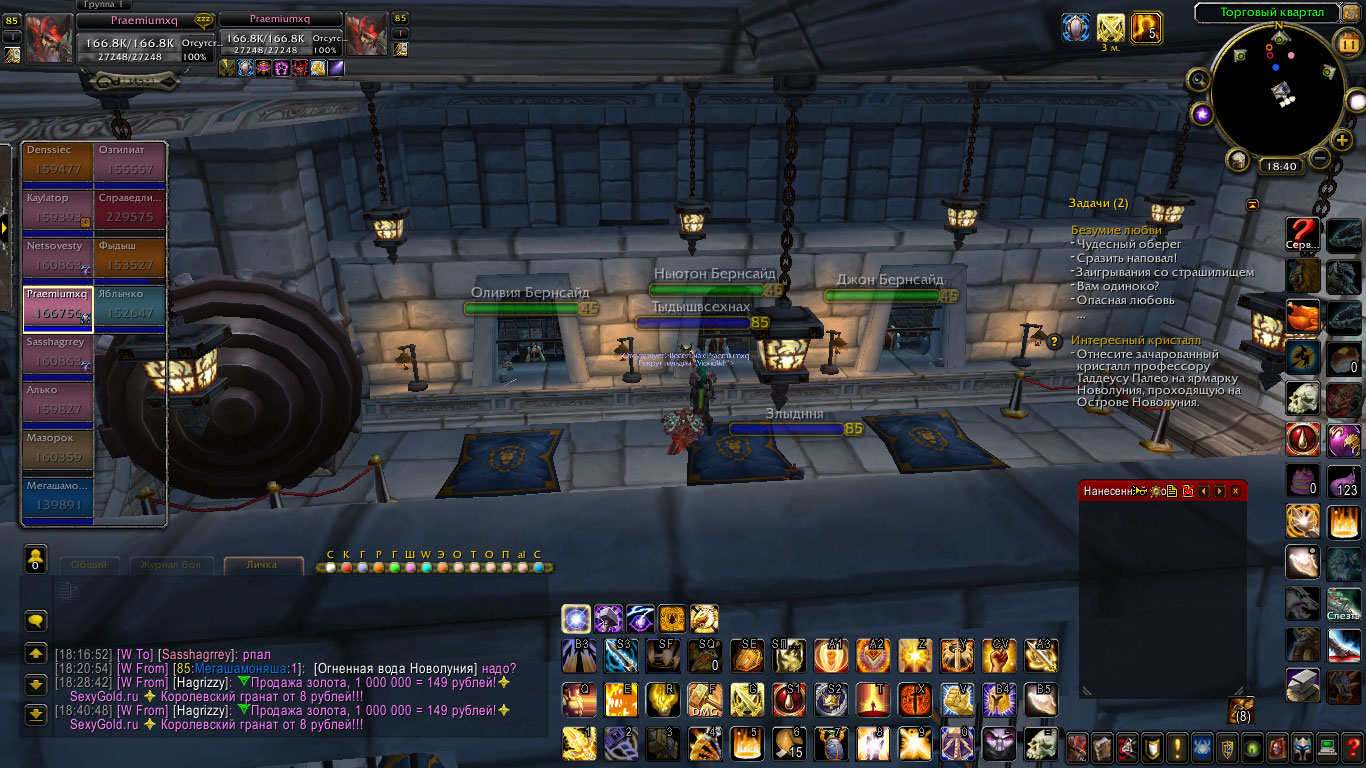Toggle the minimap tracking magnifier button
The image size is (1366, 768).
(x=1197, y=80)
